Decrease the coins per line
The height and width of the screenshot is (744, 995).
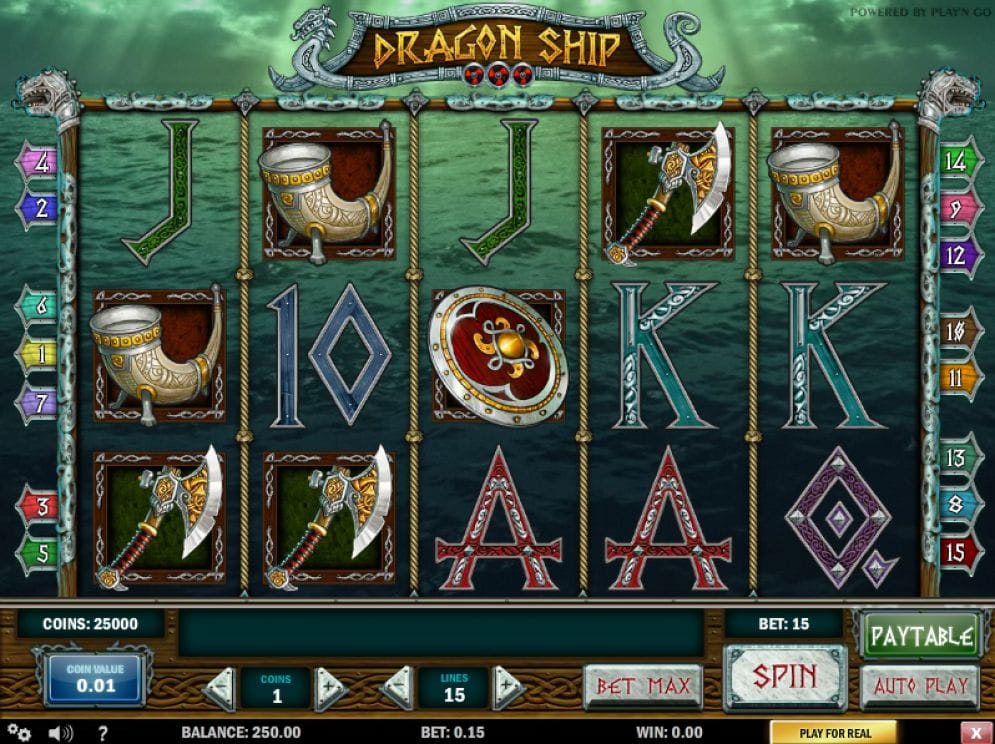[x=219, y=688]
